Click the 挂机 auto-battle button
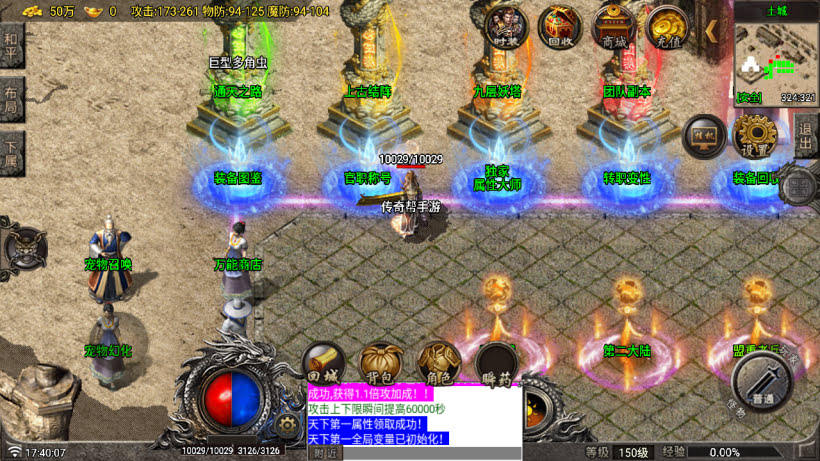 tap(704, 137)
